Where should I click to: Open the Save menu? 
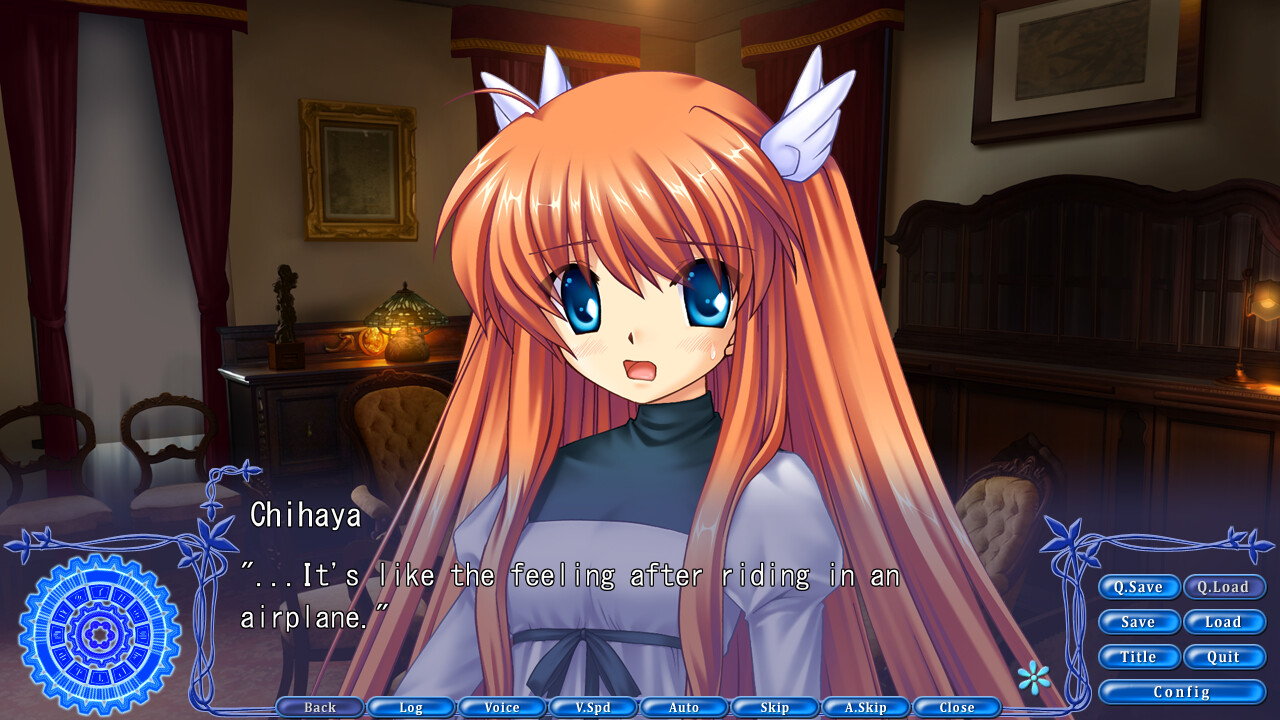pos(1139,622)
